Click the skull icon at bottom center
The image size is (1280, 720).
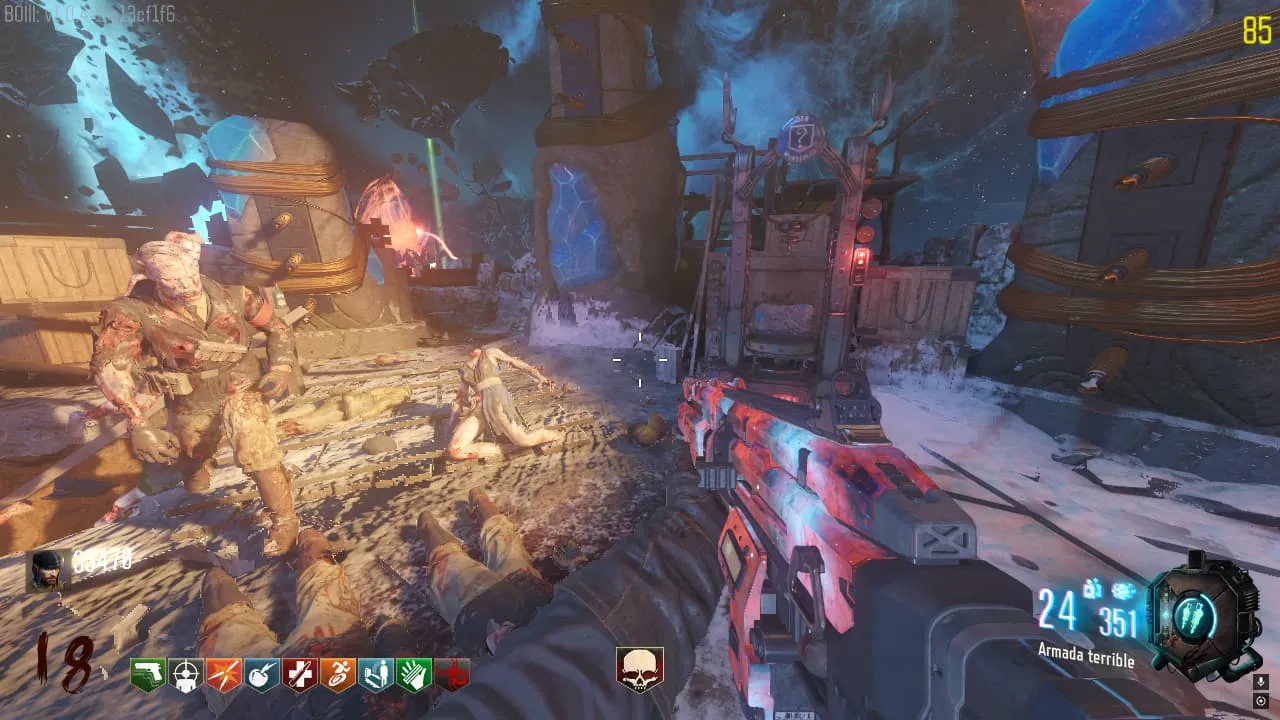coord(640,670)
